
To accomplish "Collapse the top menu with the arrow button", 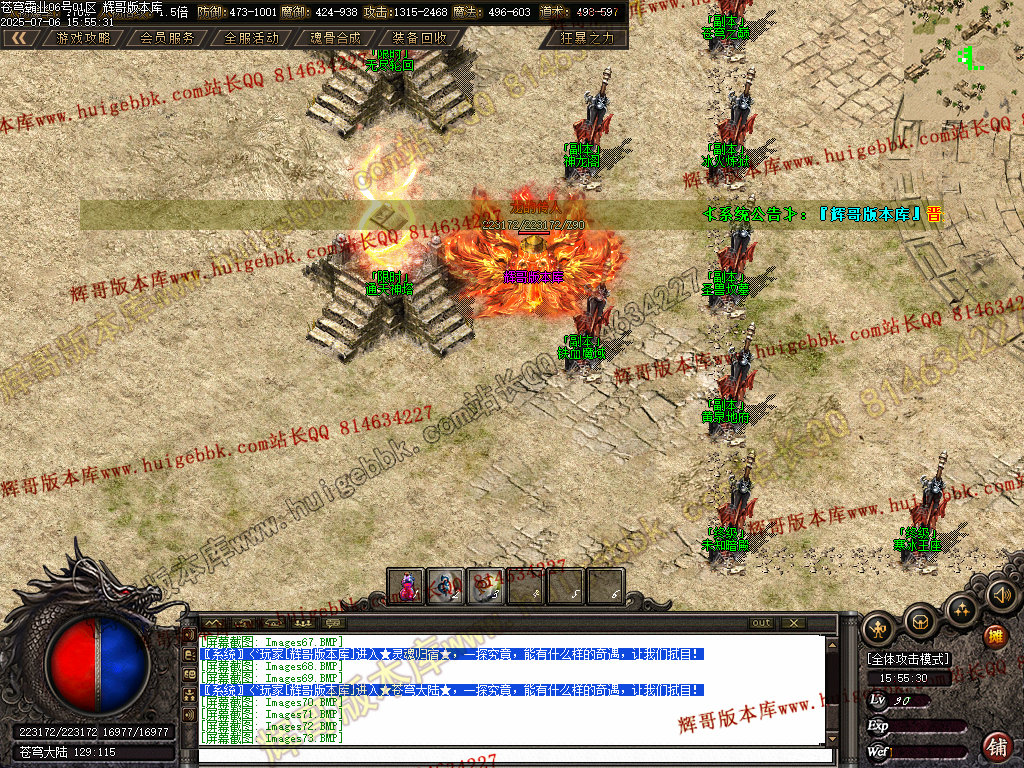I will 19,38.
